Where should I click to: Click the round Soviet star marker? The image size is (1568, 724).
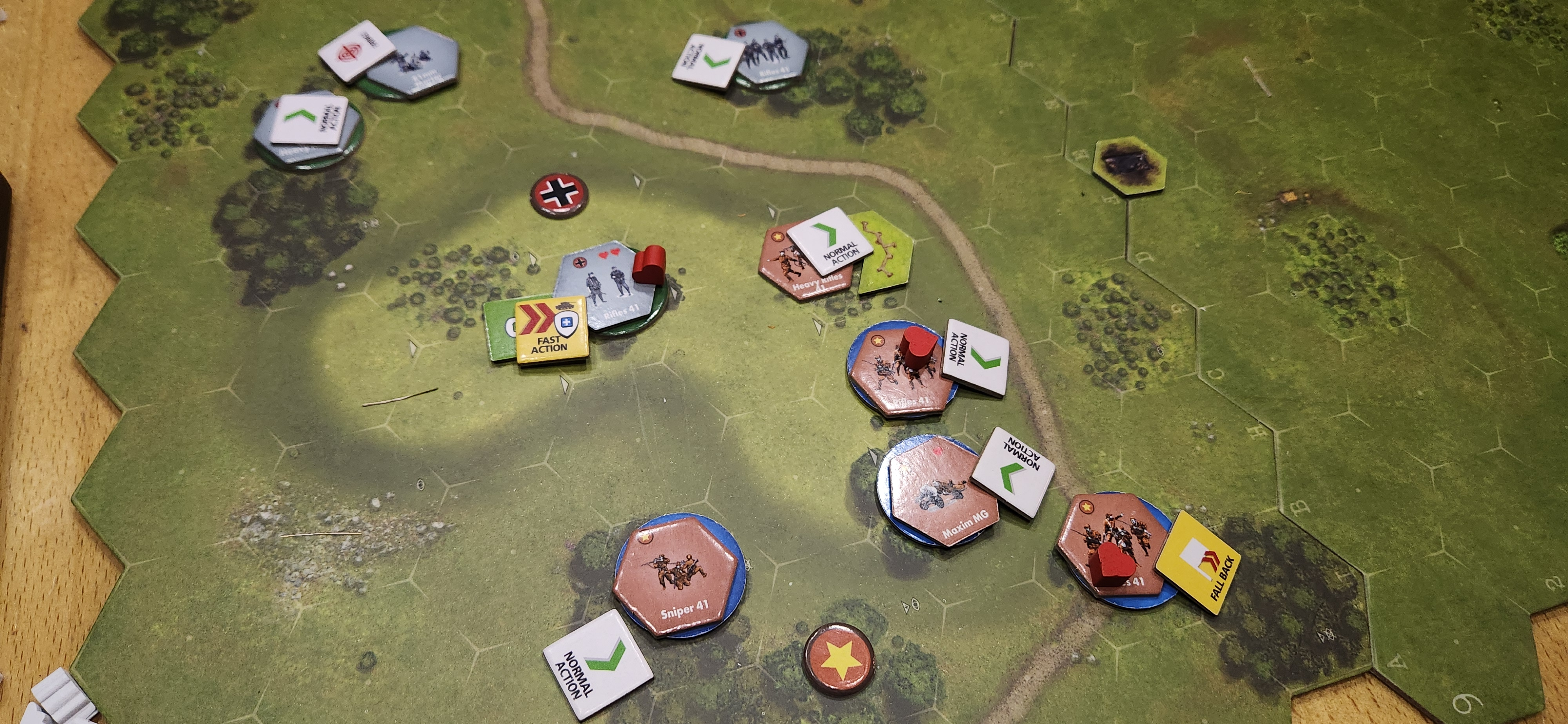pos(838,659)
